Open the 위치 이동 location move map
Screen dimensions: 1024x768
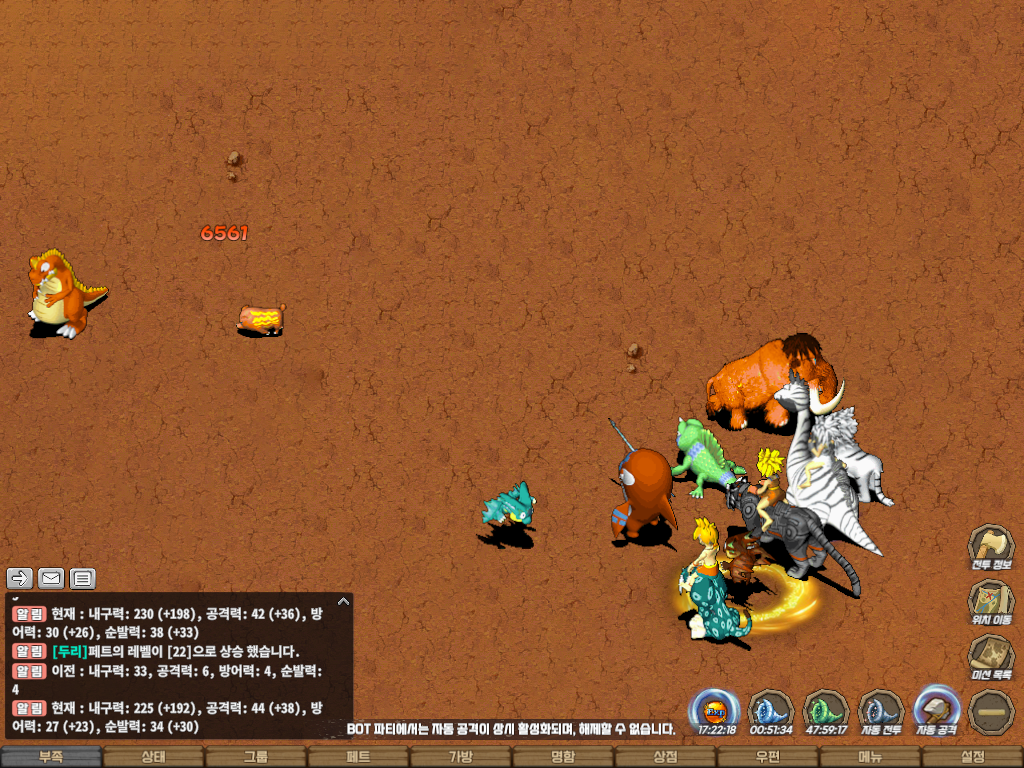pyautogui.click(x=990, y=603)
